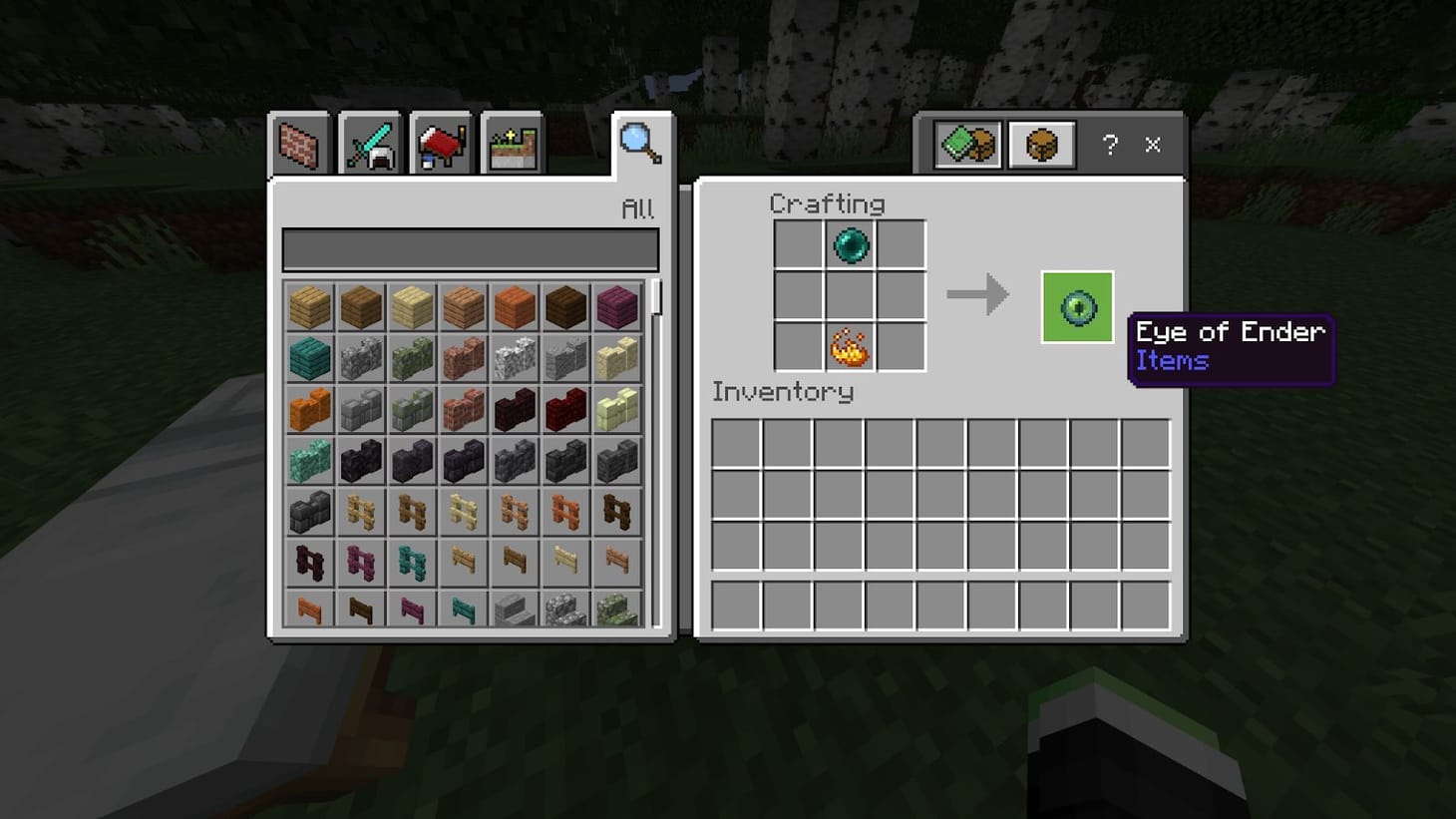Select the warped planks in the top row
The image size is (1456, 819).
click(308, 358)
